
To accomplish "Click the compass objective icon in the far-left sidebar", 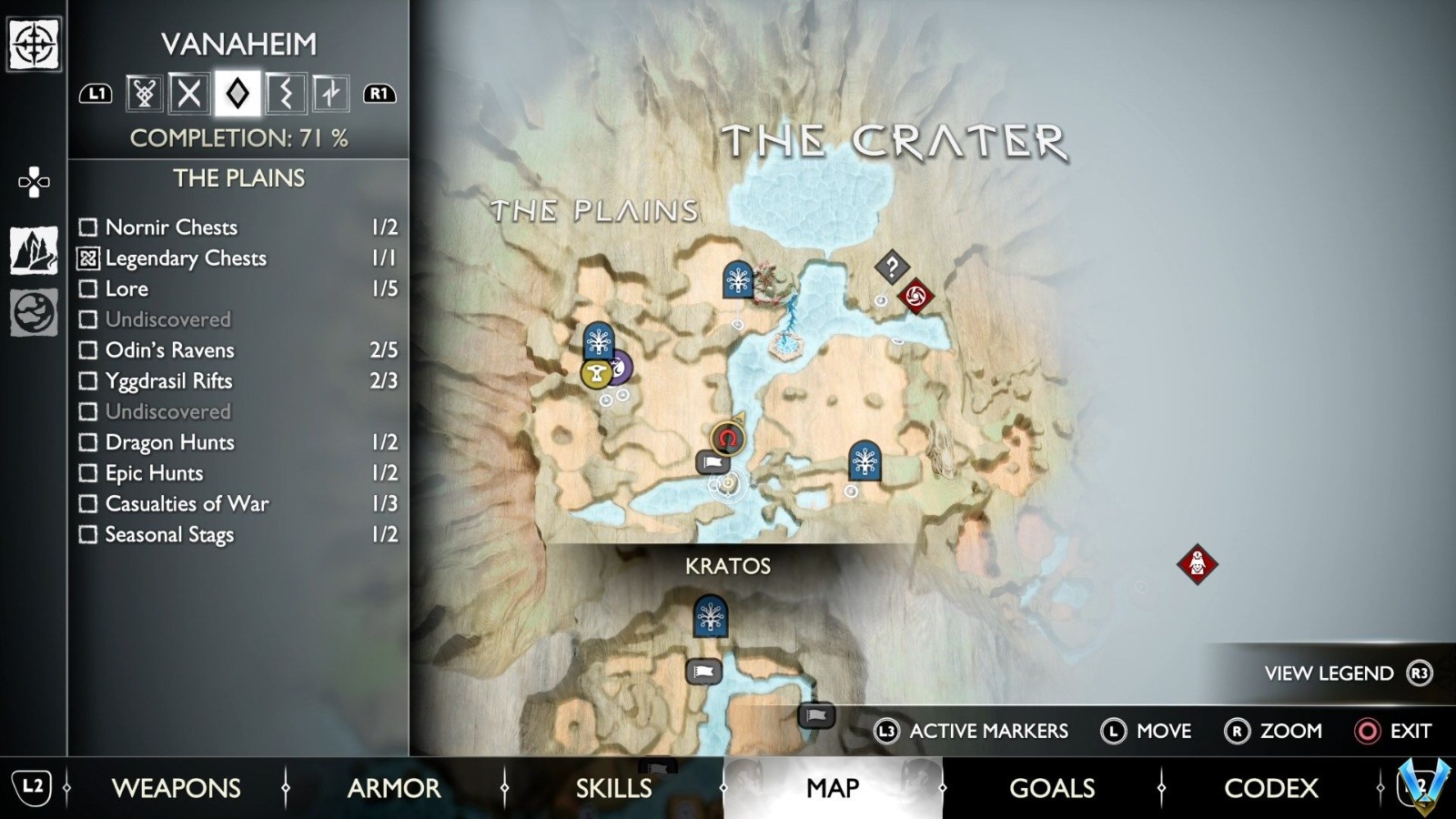I will (34, 45).
